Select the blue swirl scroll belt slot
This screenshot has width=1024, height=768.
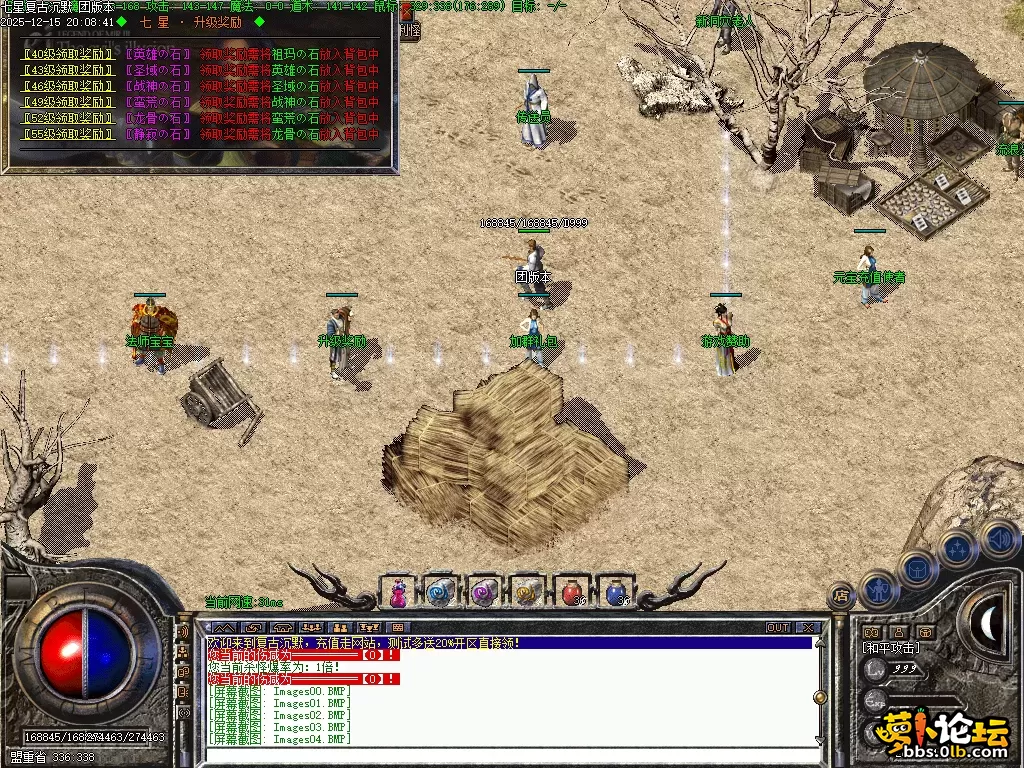[441, 593]
